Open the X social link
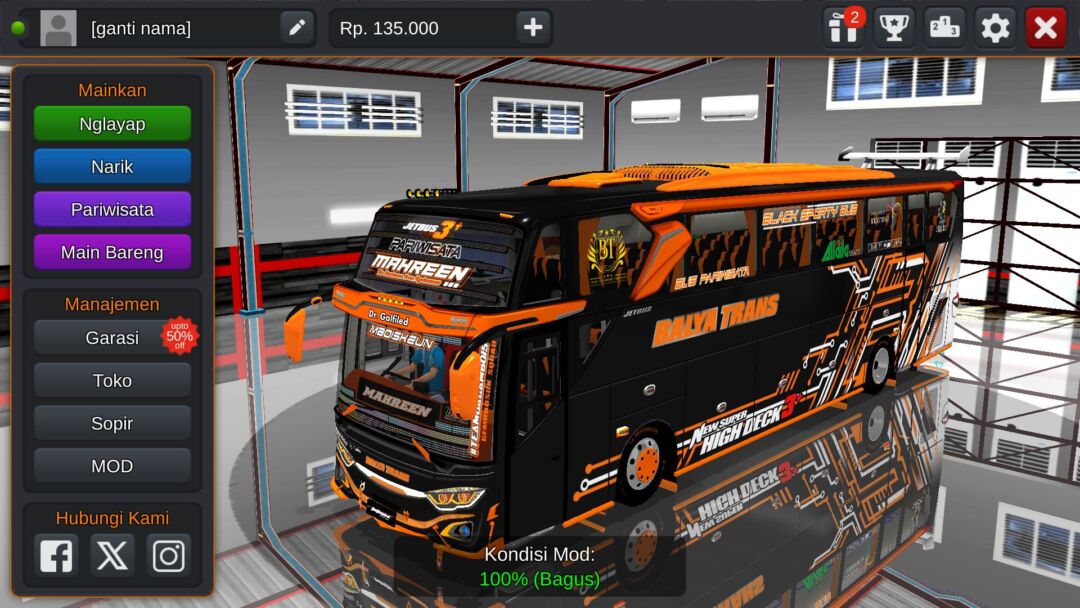Screen dimensions: 1080x608 point(112,555)
